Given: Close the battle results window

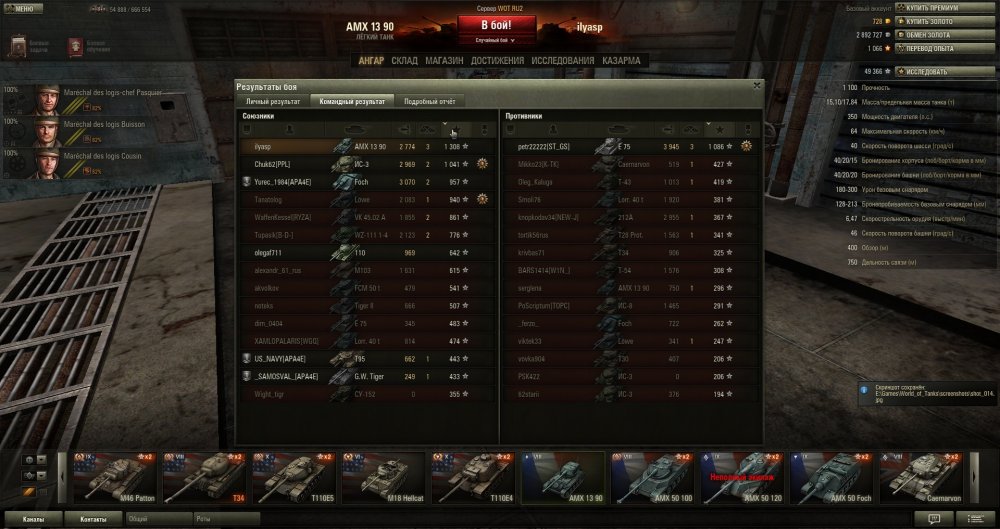Looking at the screenshot, I should (756, 86).
